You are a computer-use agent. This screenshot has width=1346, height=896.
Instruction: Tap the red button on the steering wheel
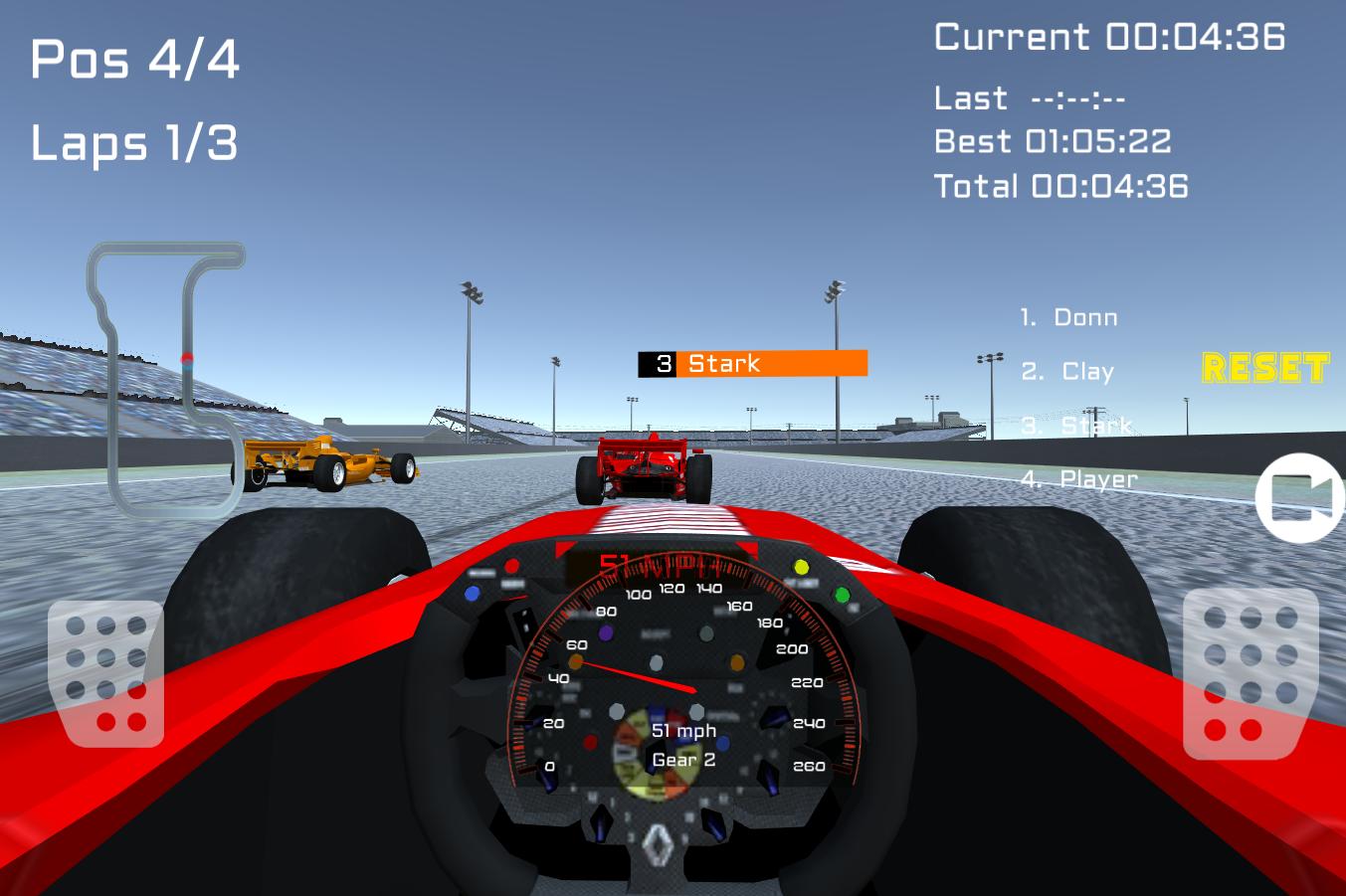tap(512, 564)
